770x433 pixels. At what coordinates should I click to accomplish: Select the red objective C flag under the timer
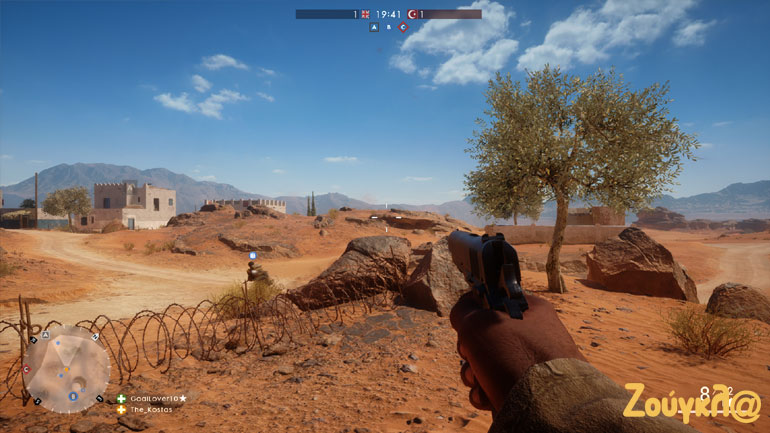(403, 27)
